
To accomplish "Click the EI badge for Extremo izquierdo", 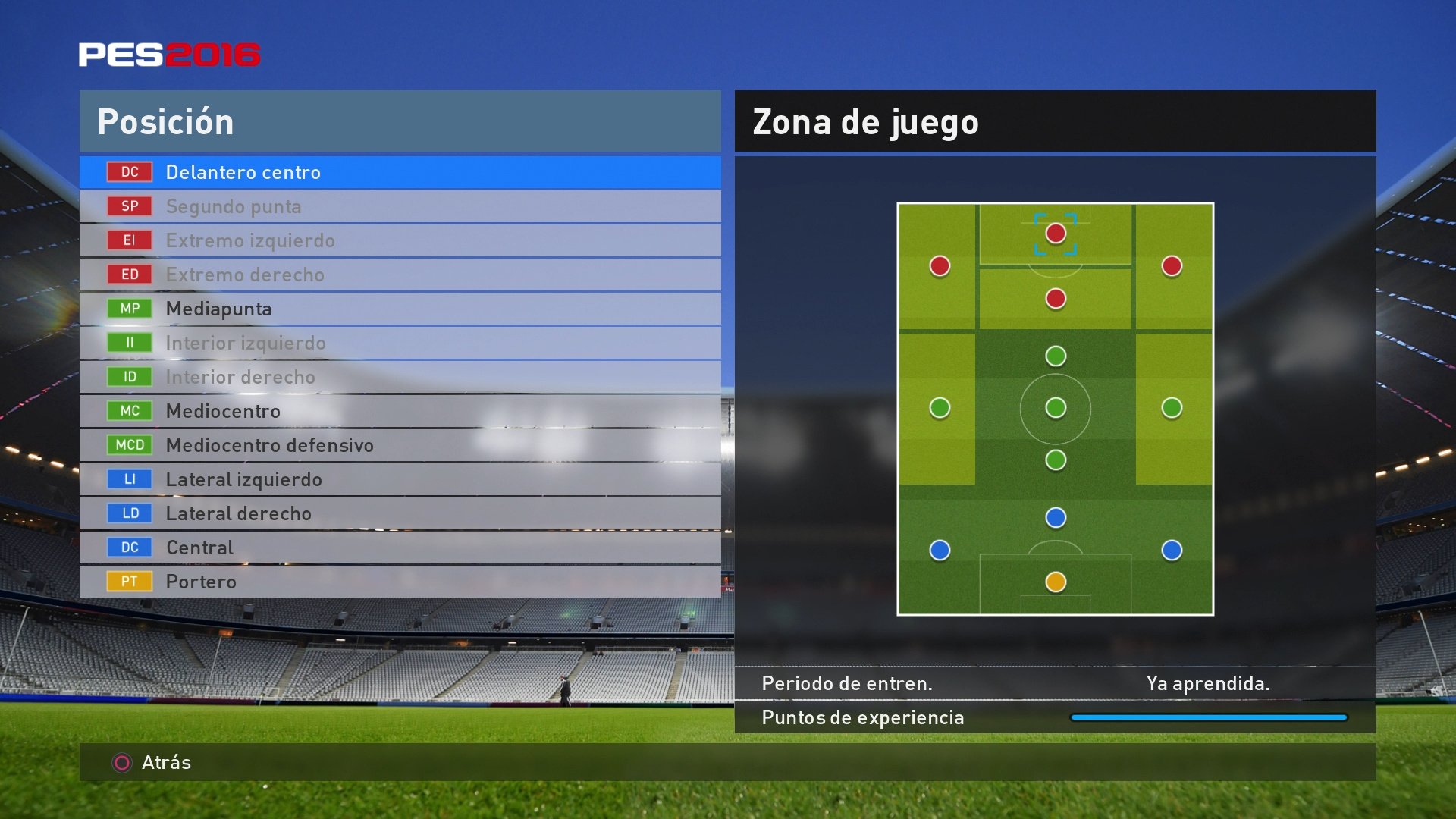I will pos(129,240).
